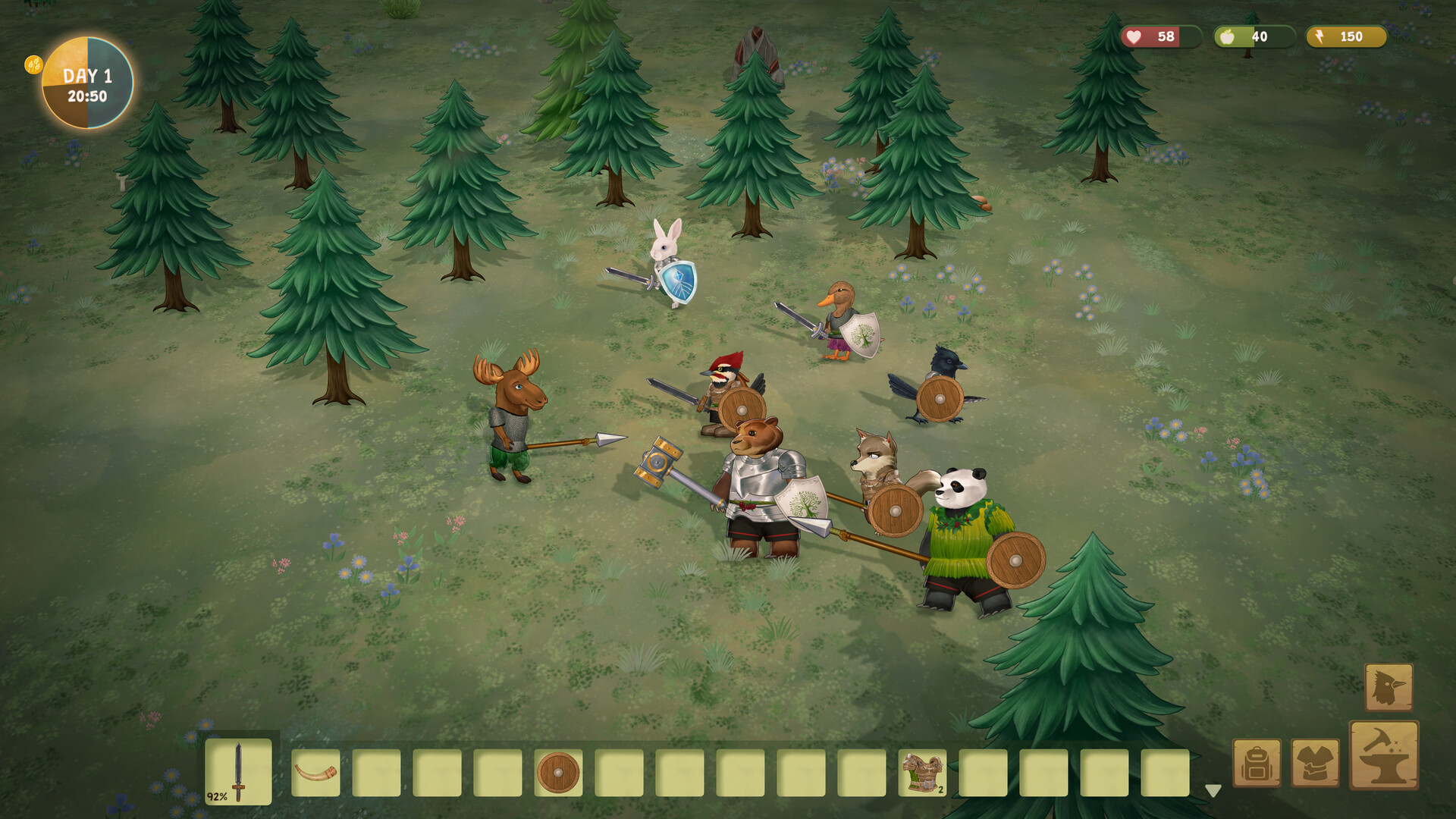Screen dimensions: 1456x819
Task: Select the armor slot with count 2
Action: 922,773
